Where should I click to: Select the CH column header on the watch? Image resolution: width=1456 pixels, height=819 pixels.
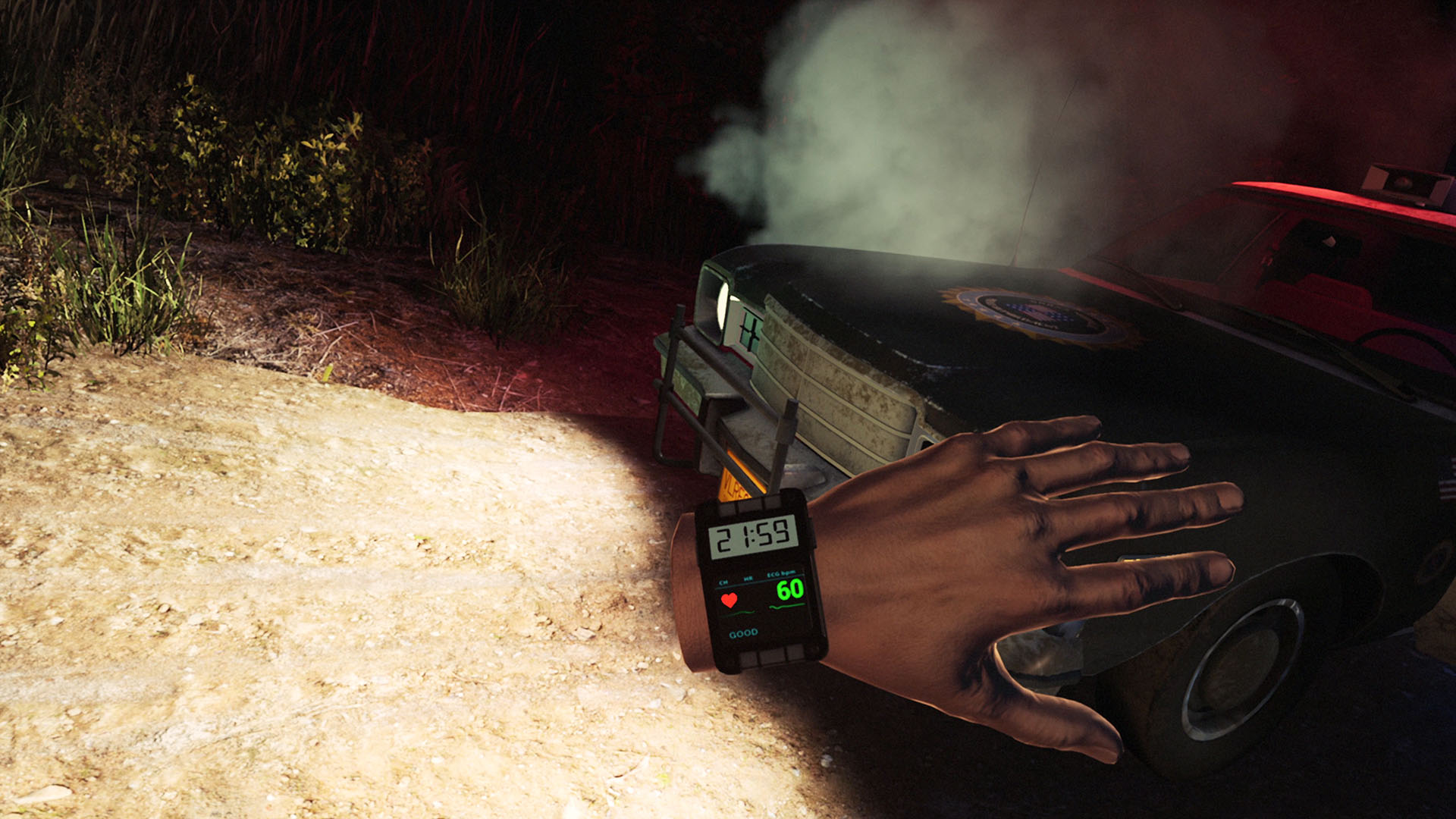(724, 581)
